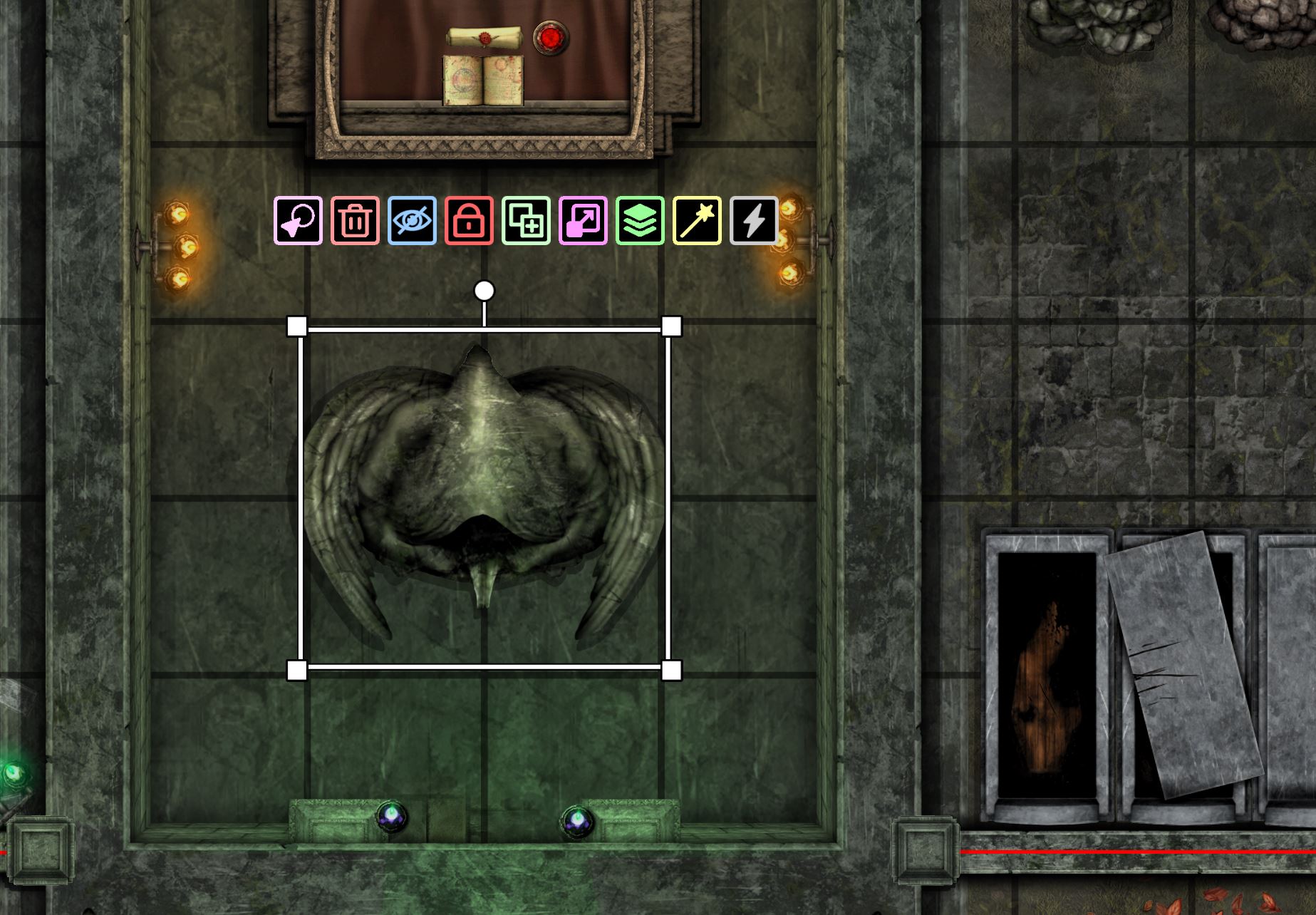Click the pink cursor-and-circle select tool
This screenshot has height=915, width=1316.
click(298, 221)
